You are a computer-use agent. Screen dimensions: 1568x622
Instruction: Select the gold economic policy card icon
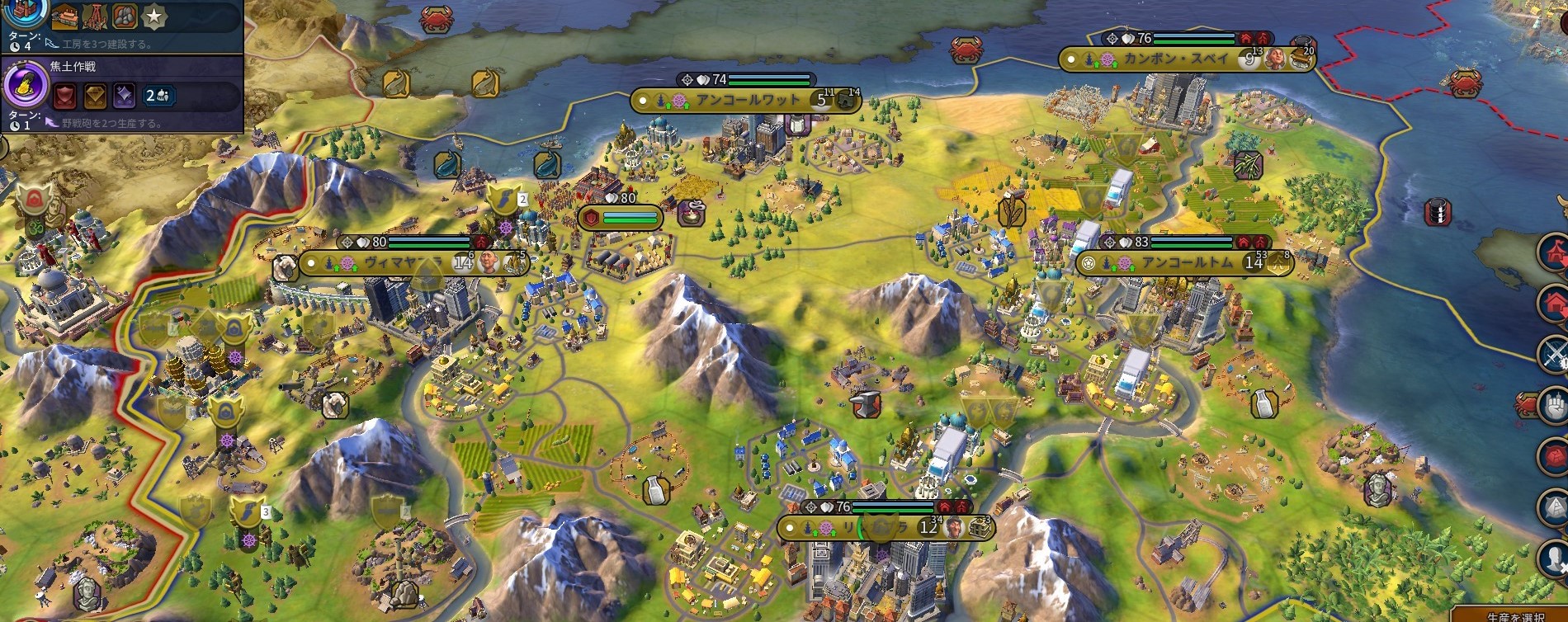95,97
